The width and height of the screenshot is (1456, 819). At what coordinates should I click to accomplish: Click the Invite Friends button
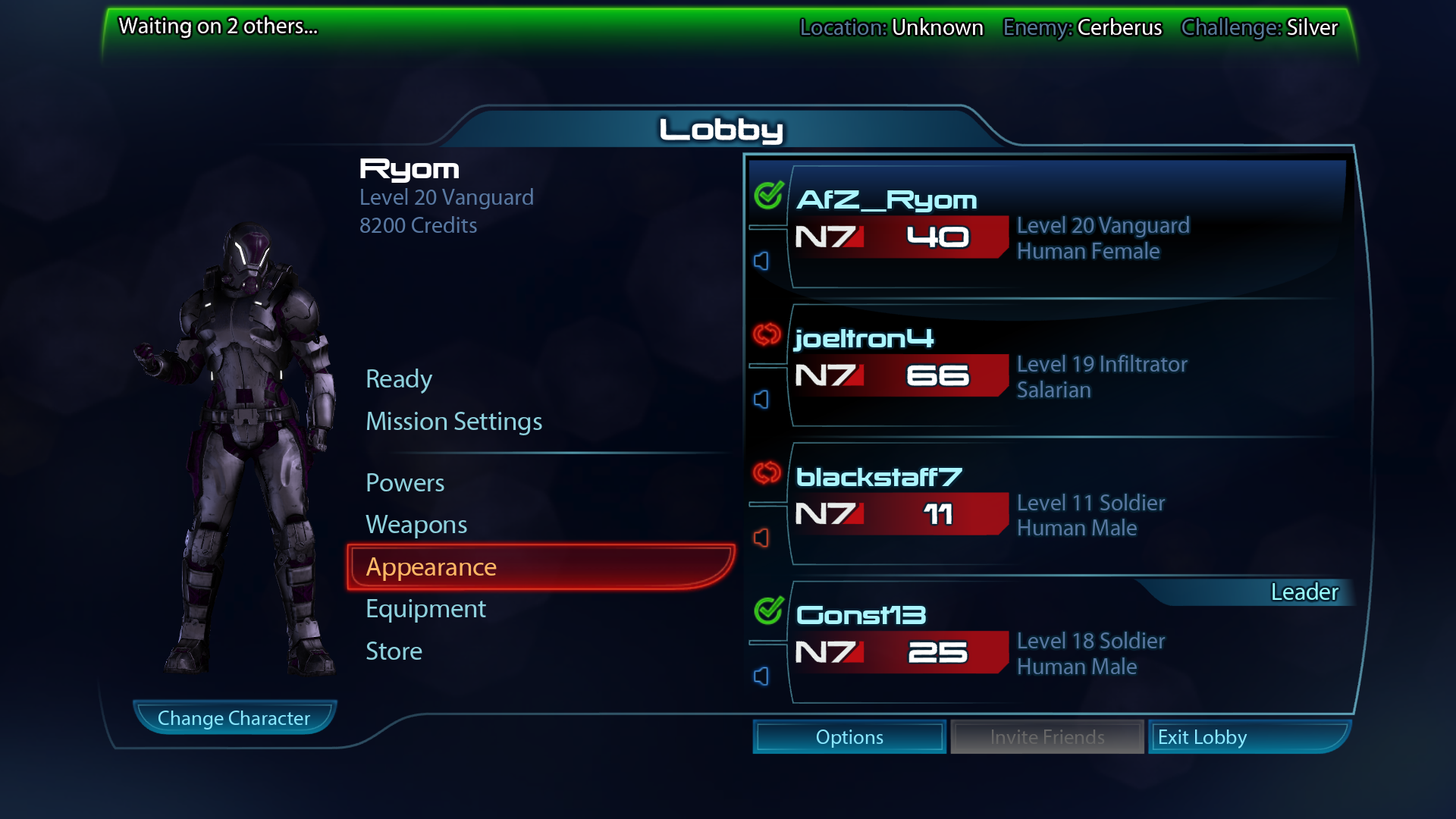click(x=1046, y=737)
